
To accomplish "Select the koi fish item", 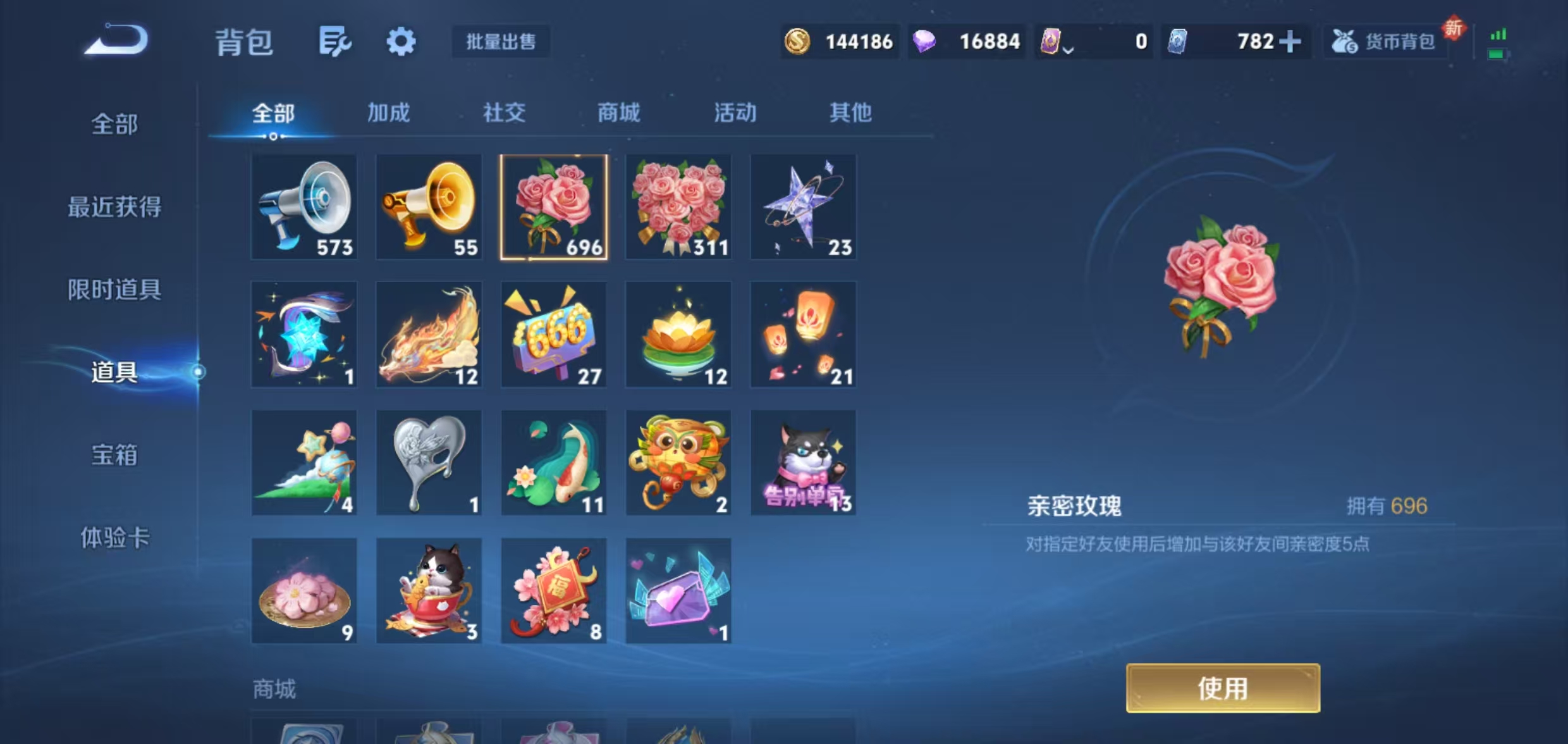I will [x=554, y=462].
